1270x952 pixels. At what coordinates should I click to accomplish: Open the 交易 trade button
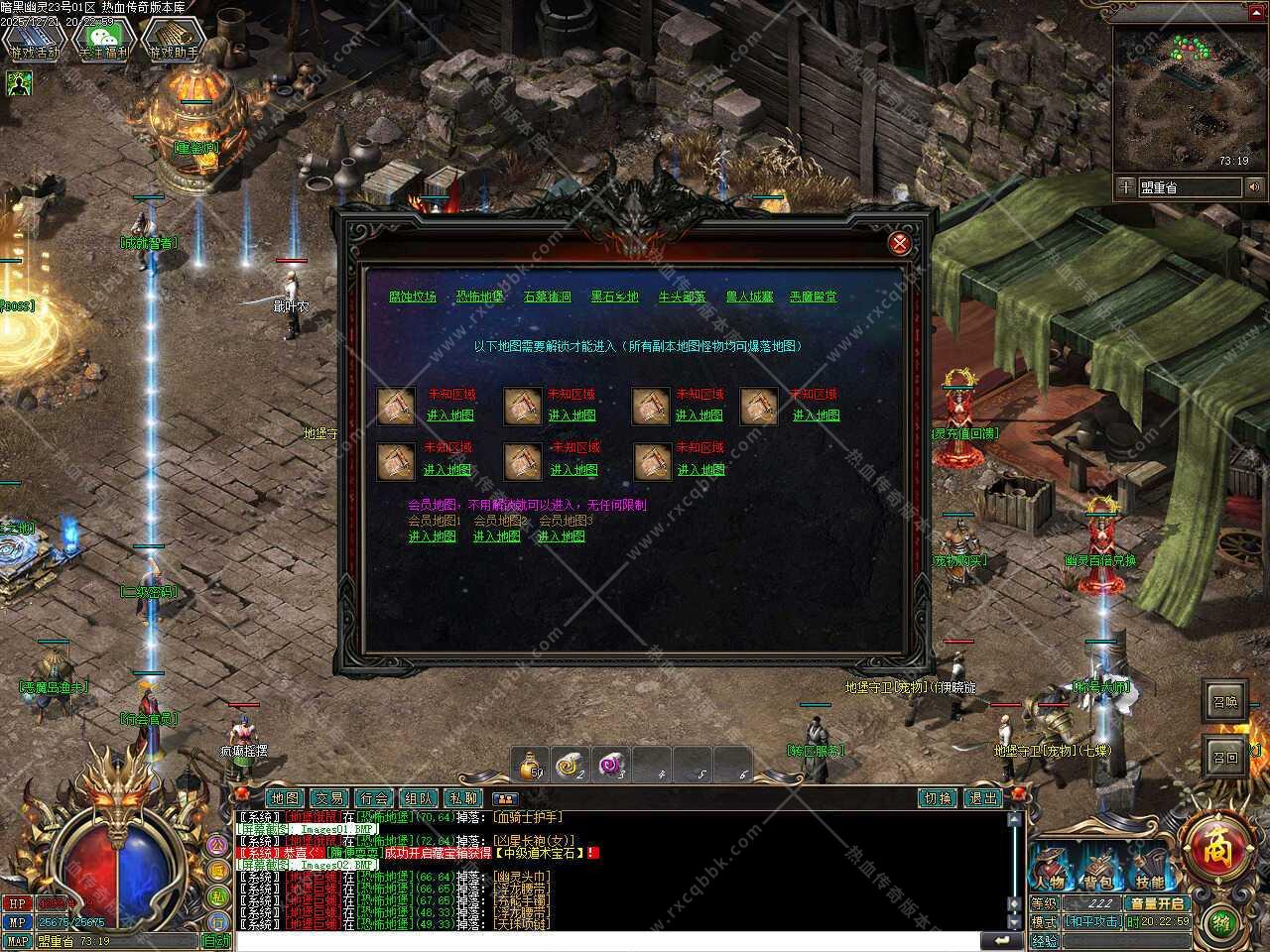coord(329,798)
